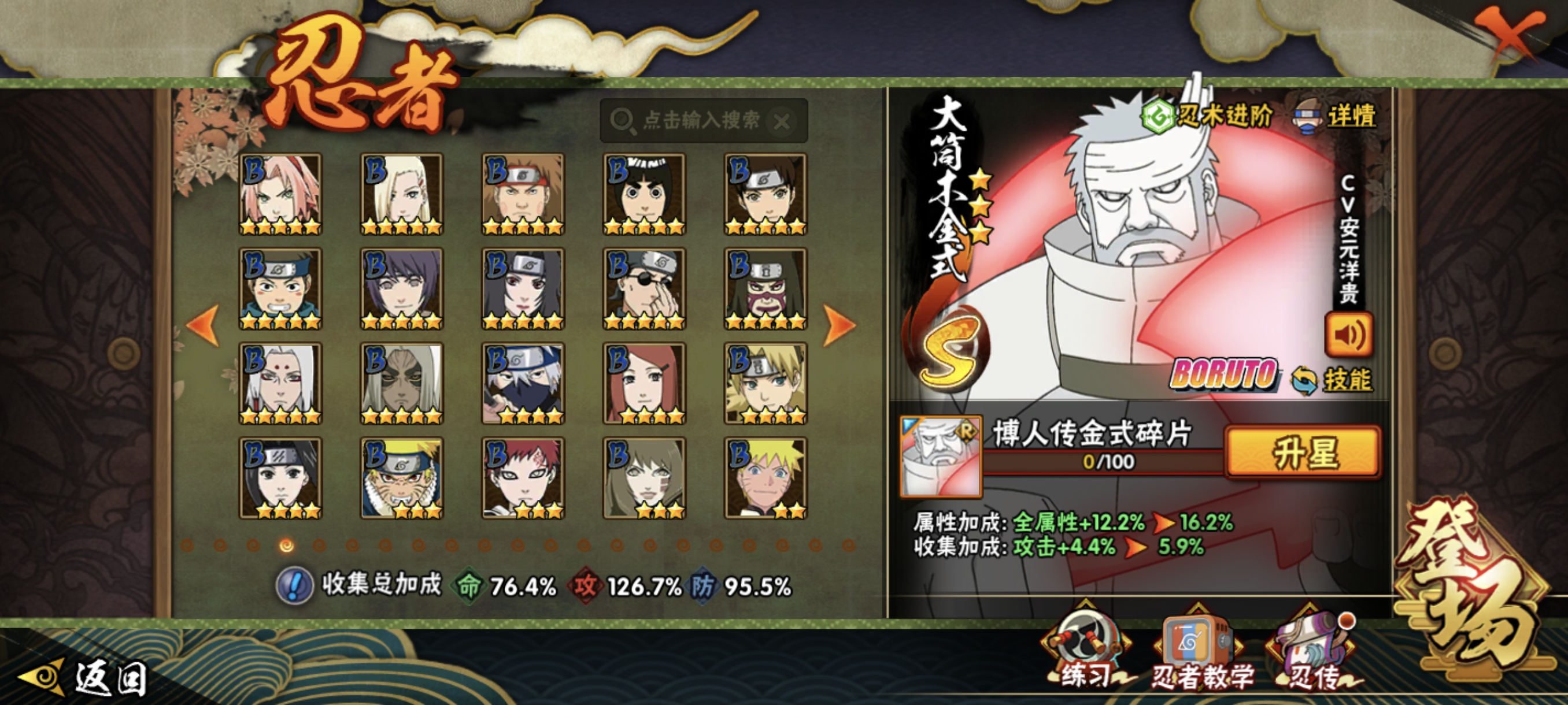Choose the Rock Lee ninja portrait
The height and width of the screenshot is (705, 1568).
coord(644,194)
